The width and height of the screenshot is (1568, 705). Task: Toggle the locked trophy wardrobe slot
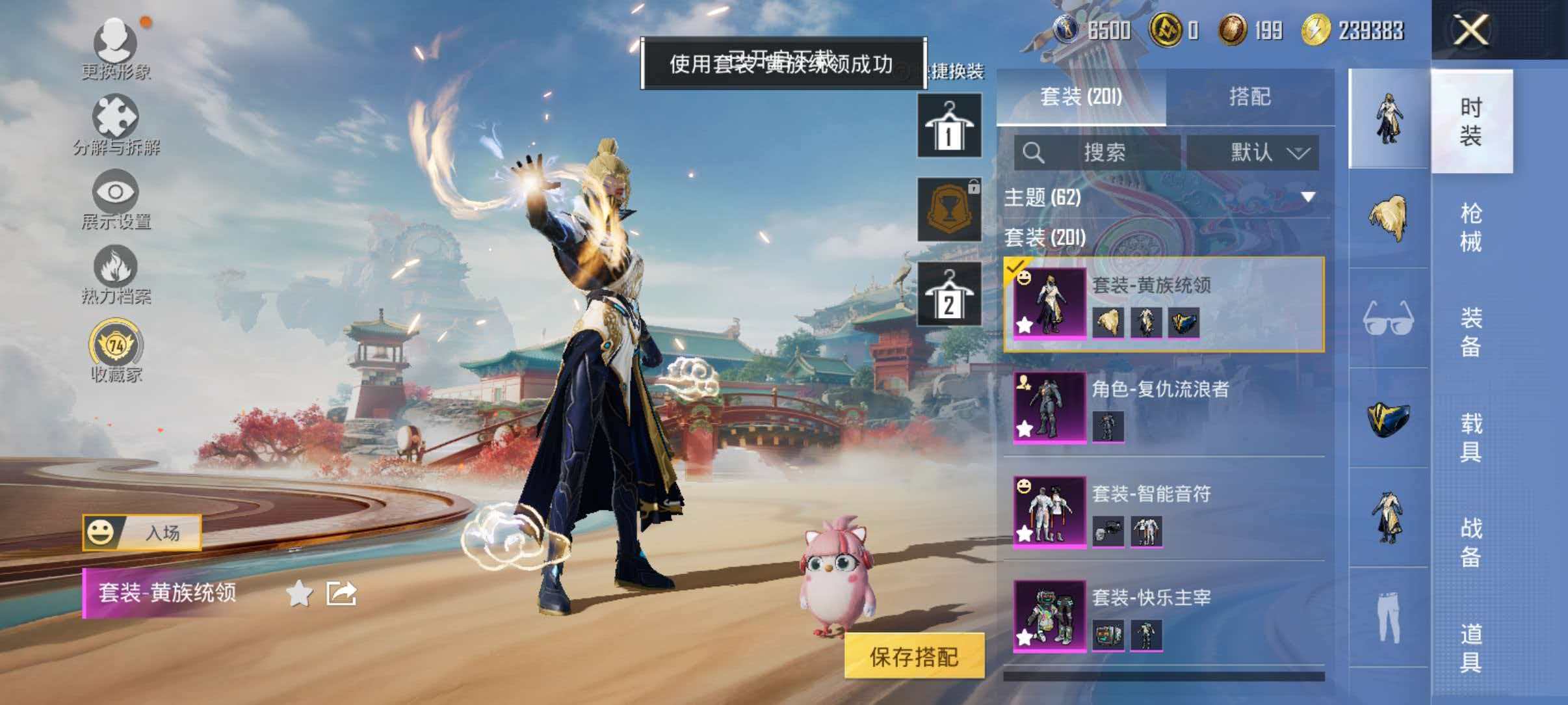pyautogui.click(x=949, y=208)
